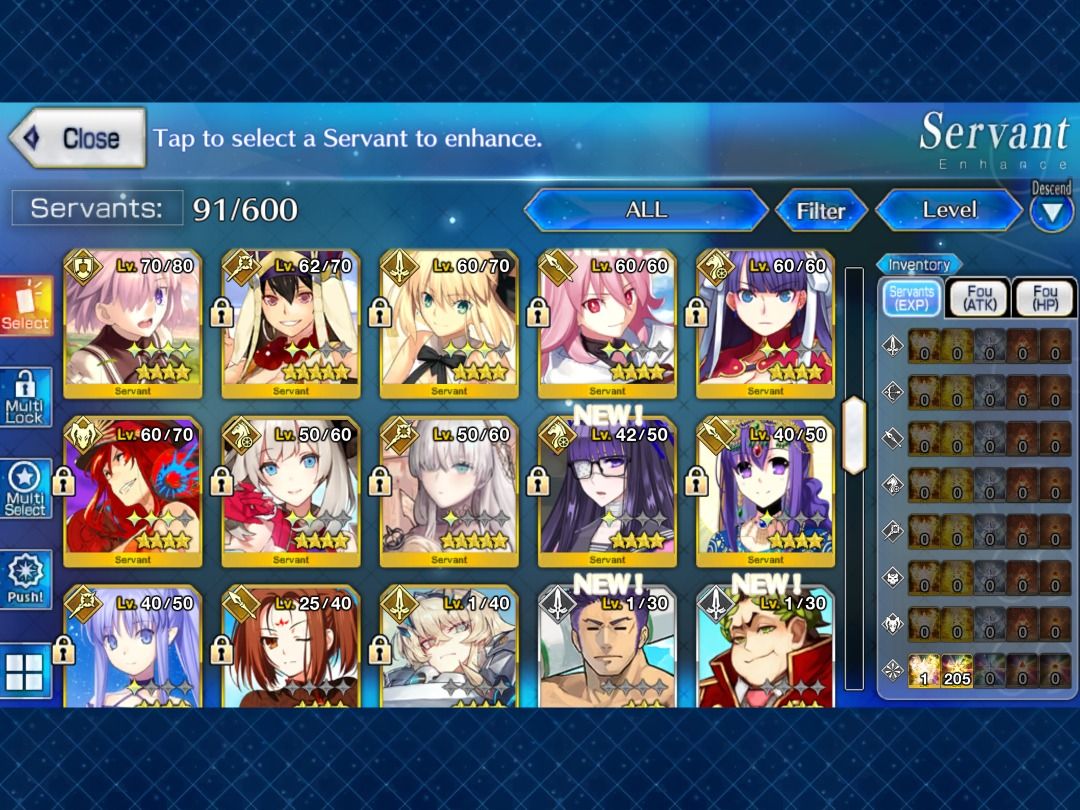Close the Servant Enhance screen

78,138
